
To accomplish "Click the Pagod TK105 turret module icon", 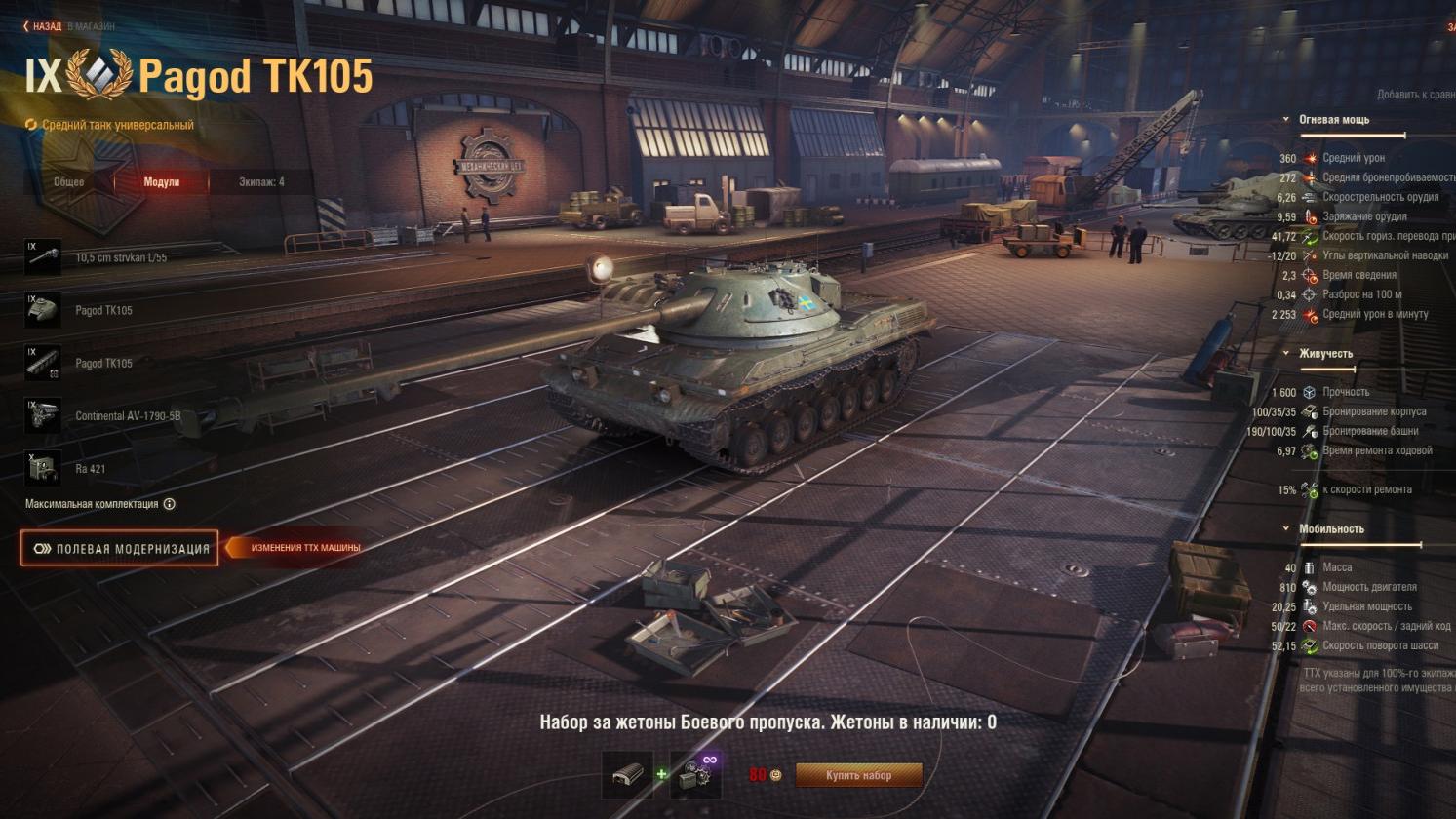I will 43,309.
